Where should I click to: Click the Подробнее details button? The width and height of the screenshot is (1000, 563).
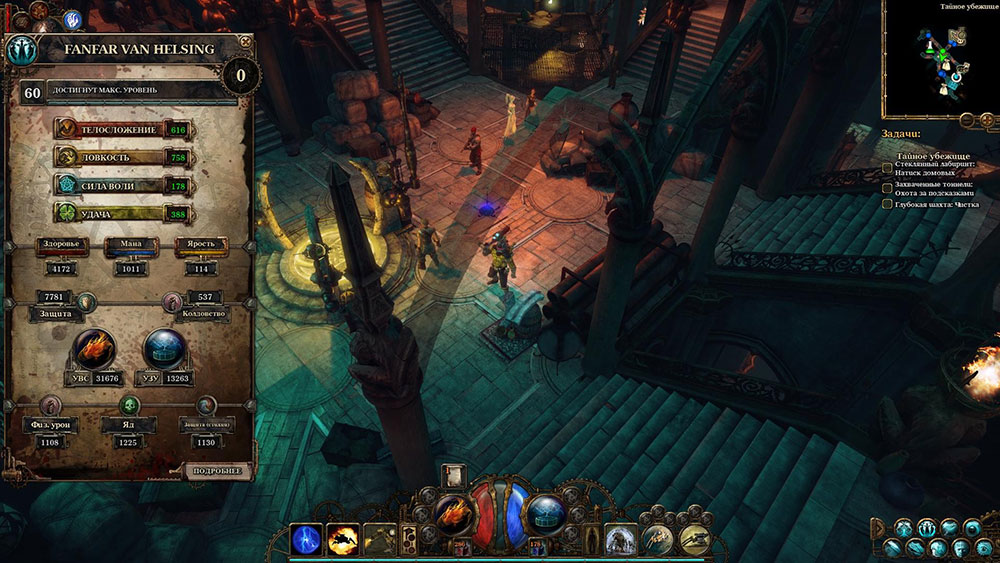point(215,469)
